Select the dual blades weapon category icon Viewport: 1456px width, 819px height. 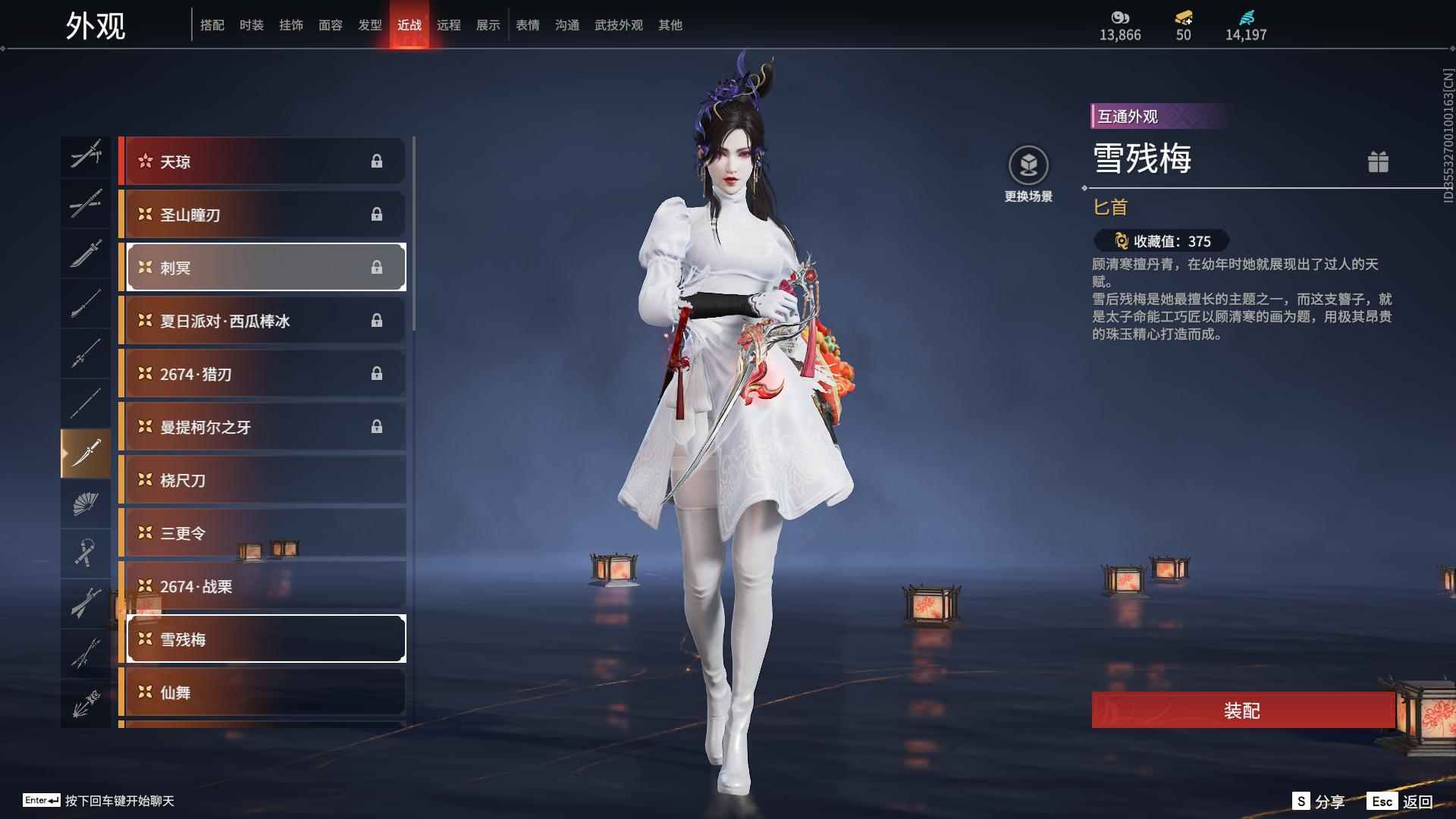pos(86,155)
